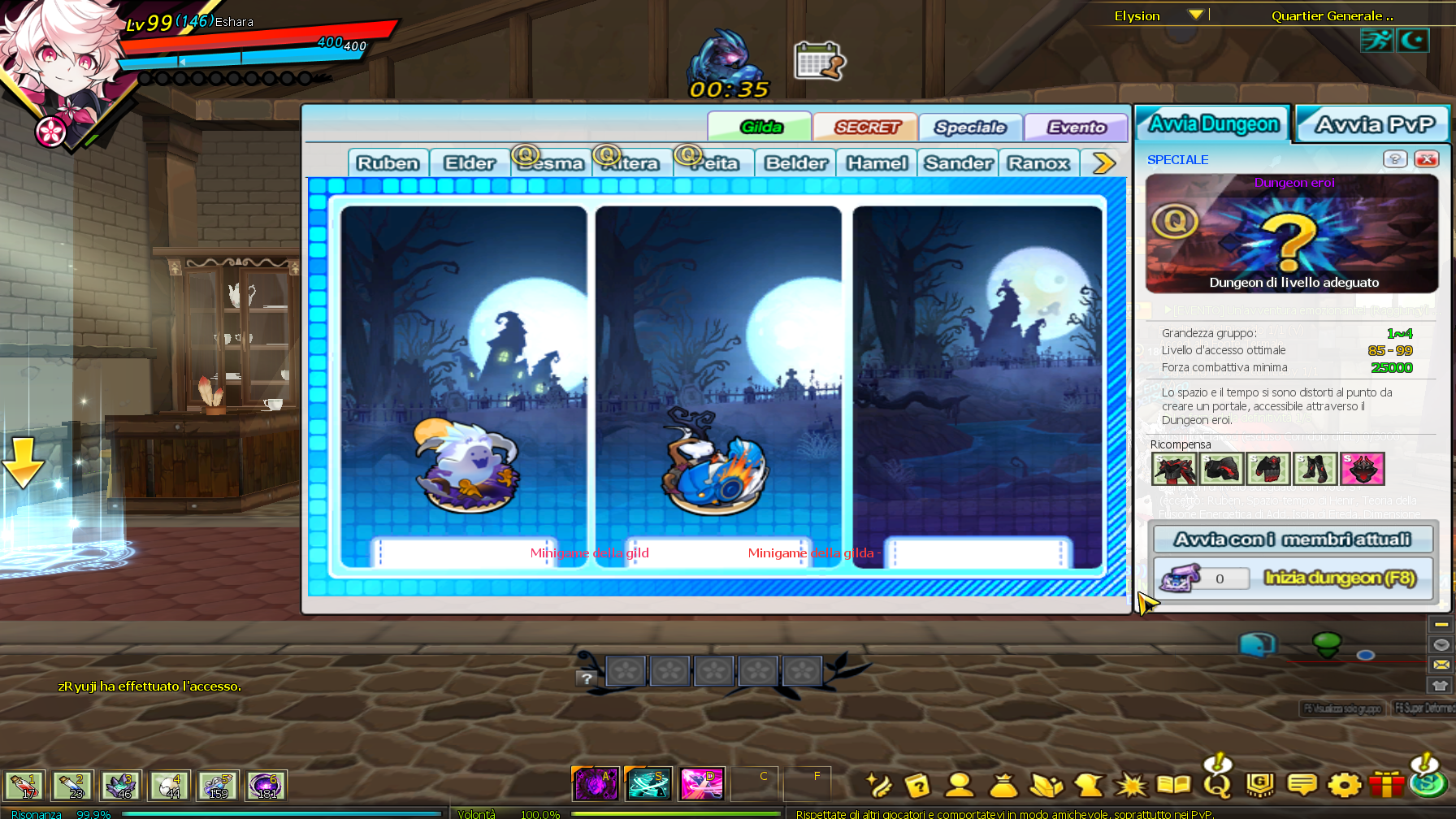Select the ghost minigame dungeon card
The width and height of the screenshot is (1456, 819).
(x=464, y=386)
